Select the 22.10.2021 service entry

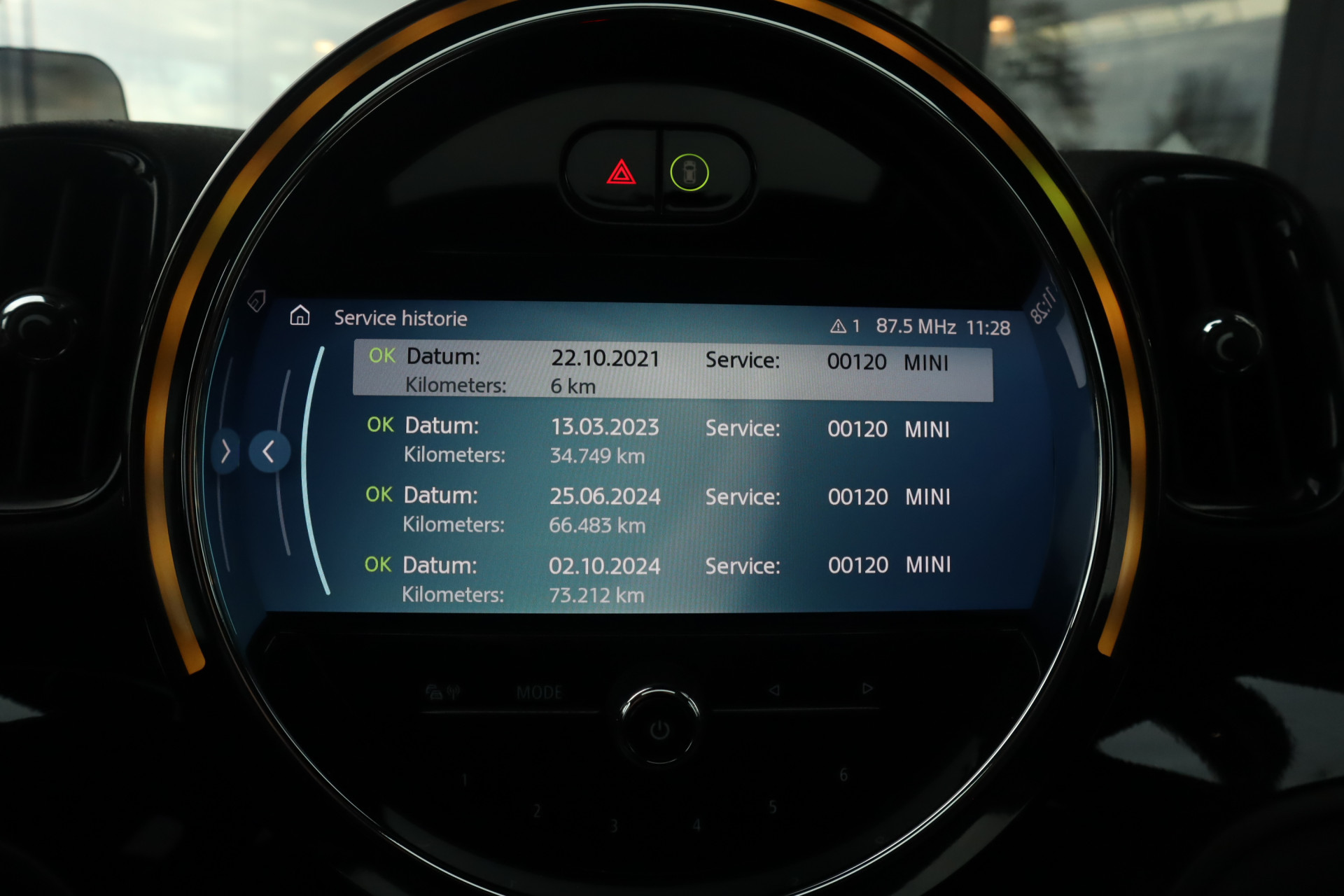pos(672,370)
